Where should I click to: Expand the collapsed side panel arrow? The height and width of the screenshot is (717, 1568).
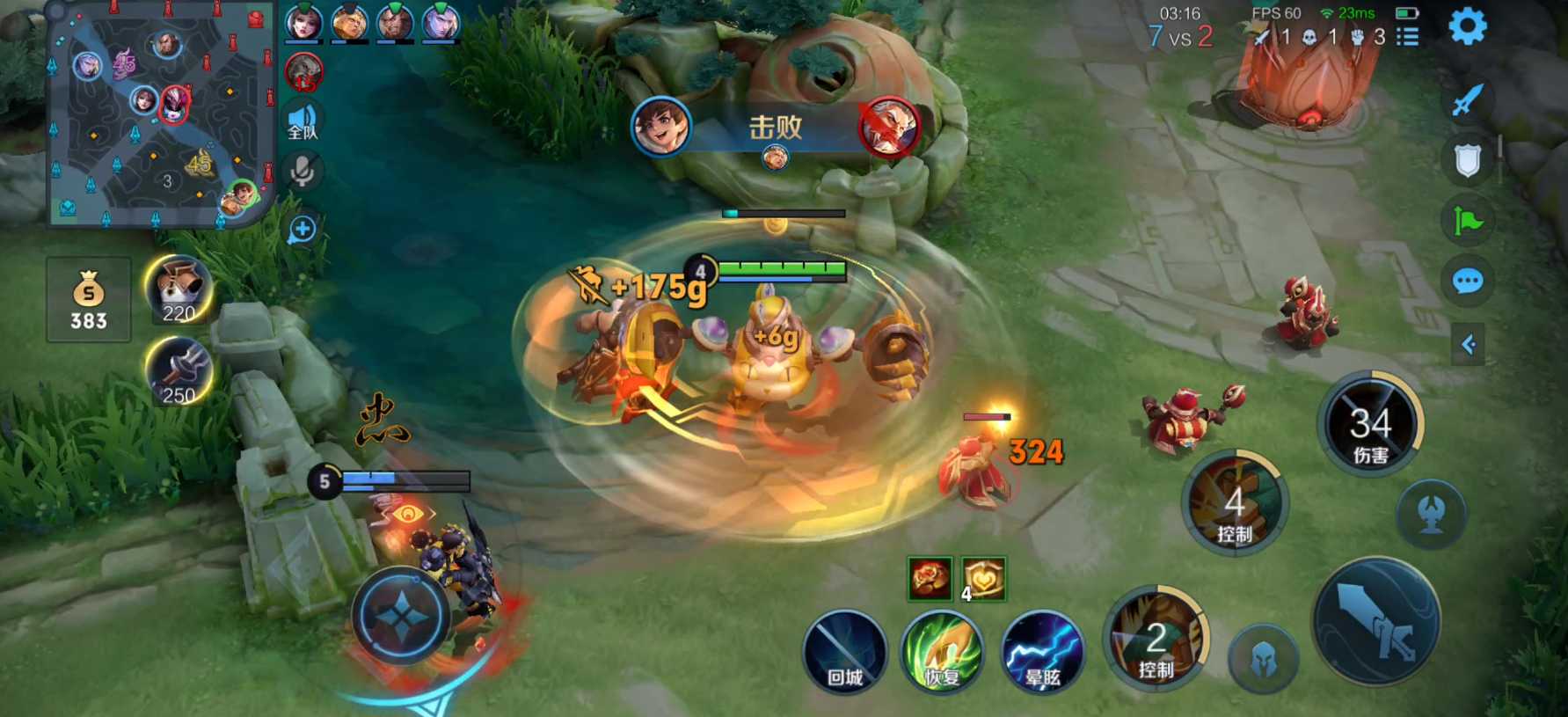point(1467,344)
